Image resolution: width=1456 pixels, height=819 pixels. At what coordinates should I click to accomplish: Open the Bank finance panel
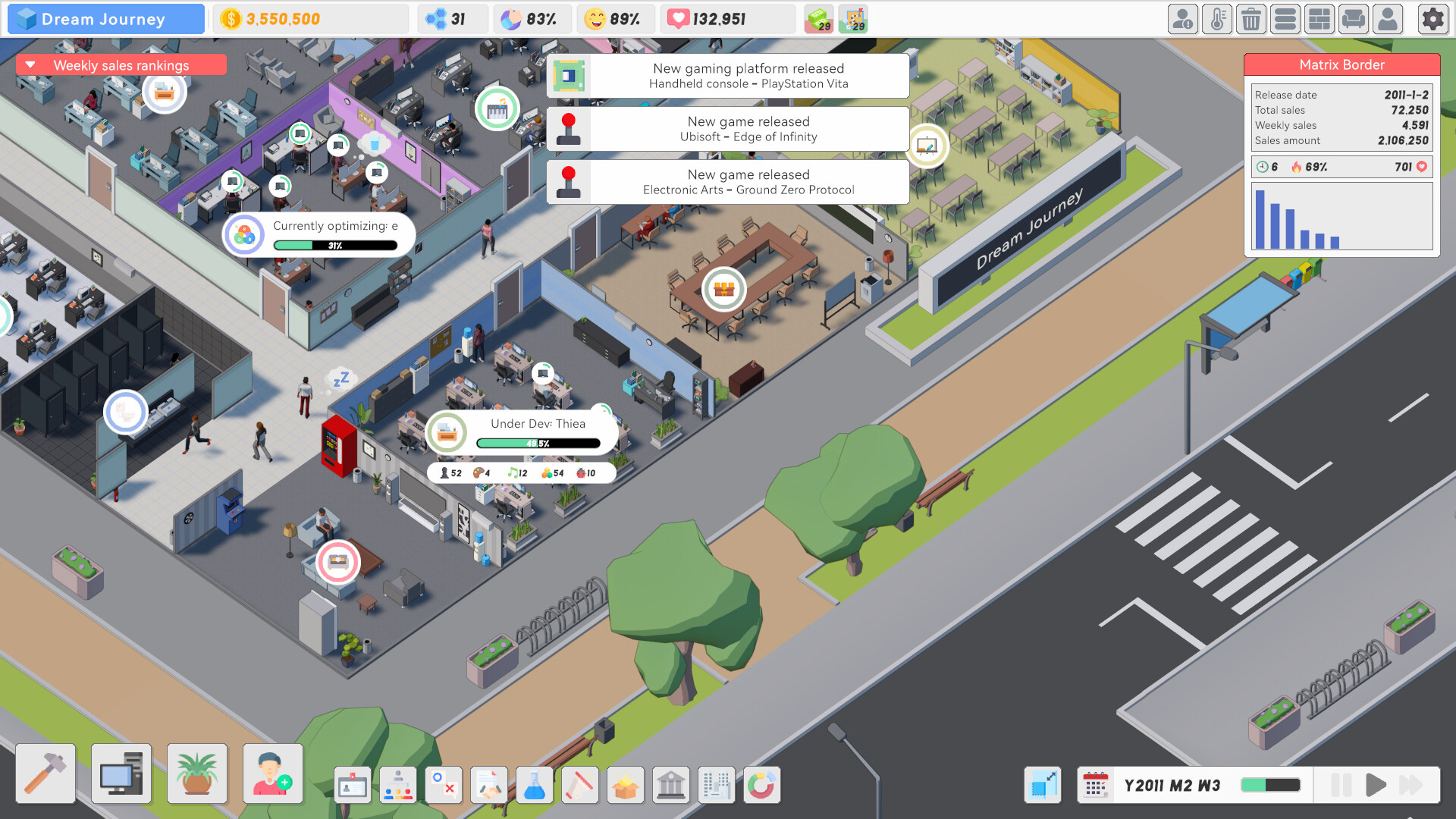671,785
